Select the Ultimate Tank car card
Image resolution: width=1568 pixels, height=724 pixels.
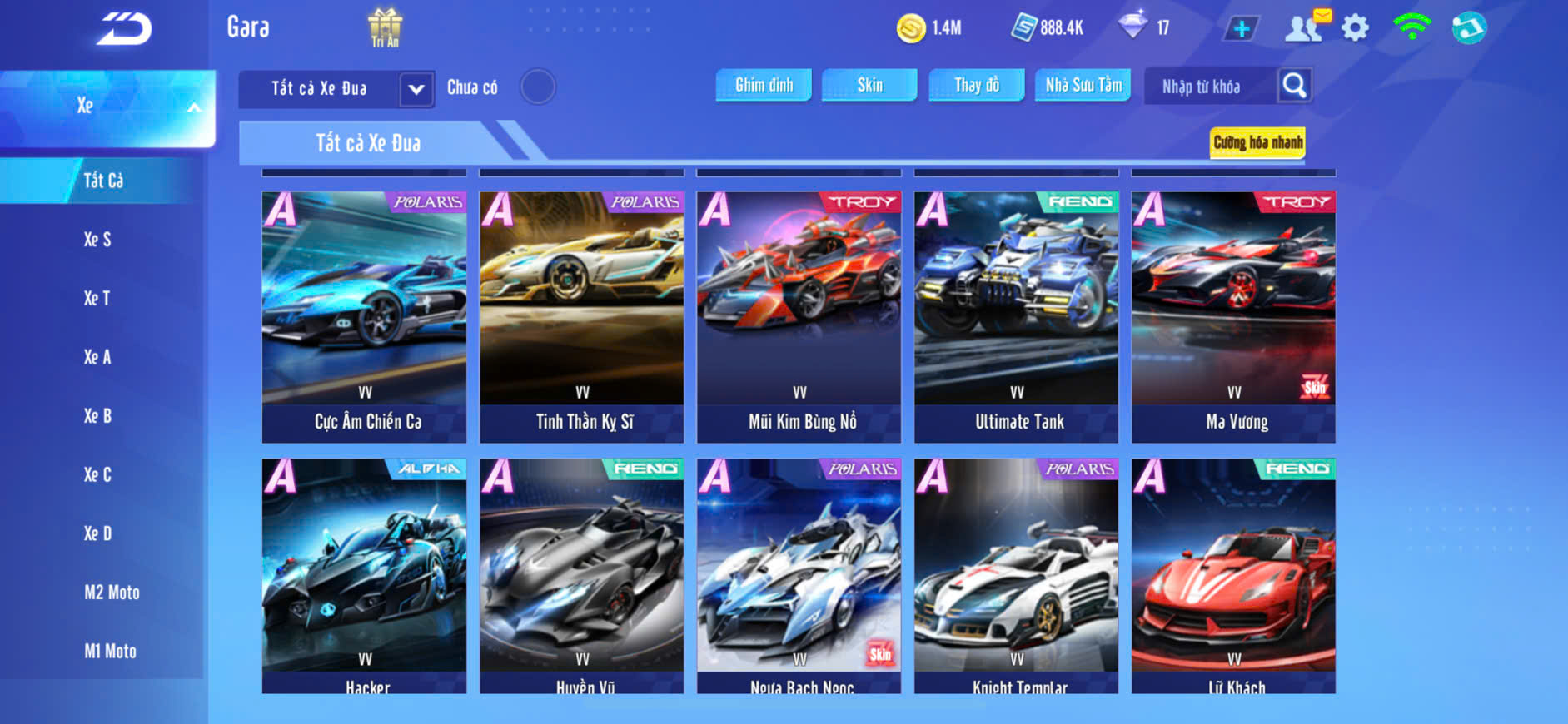click(x=1016, y=316)
